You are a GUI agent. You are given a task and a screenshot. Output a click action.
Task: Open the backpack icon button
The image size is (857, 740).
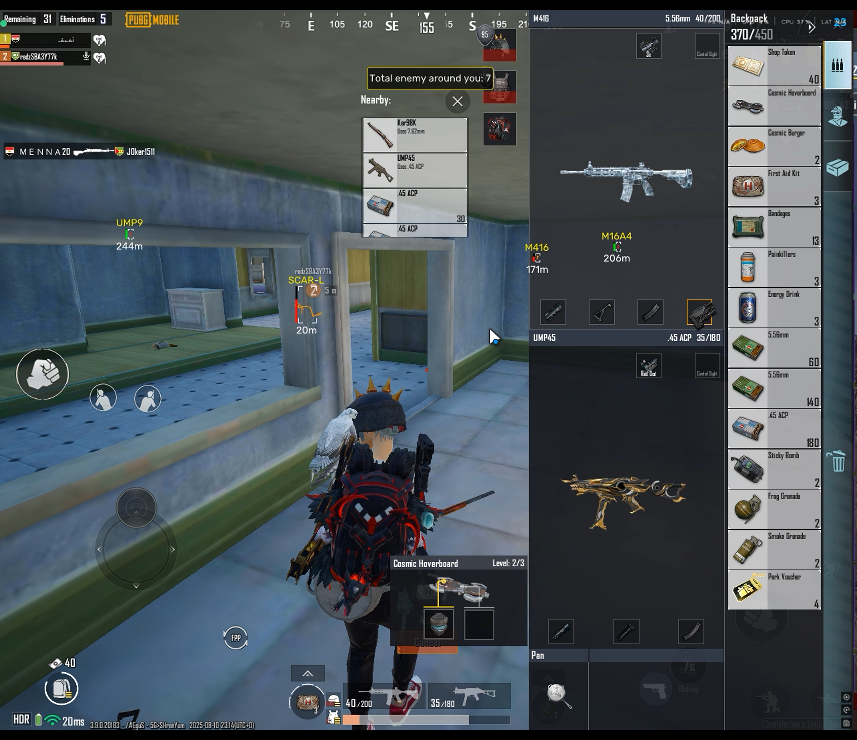tap(62, 687)
